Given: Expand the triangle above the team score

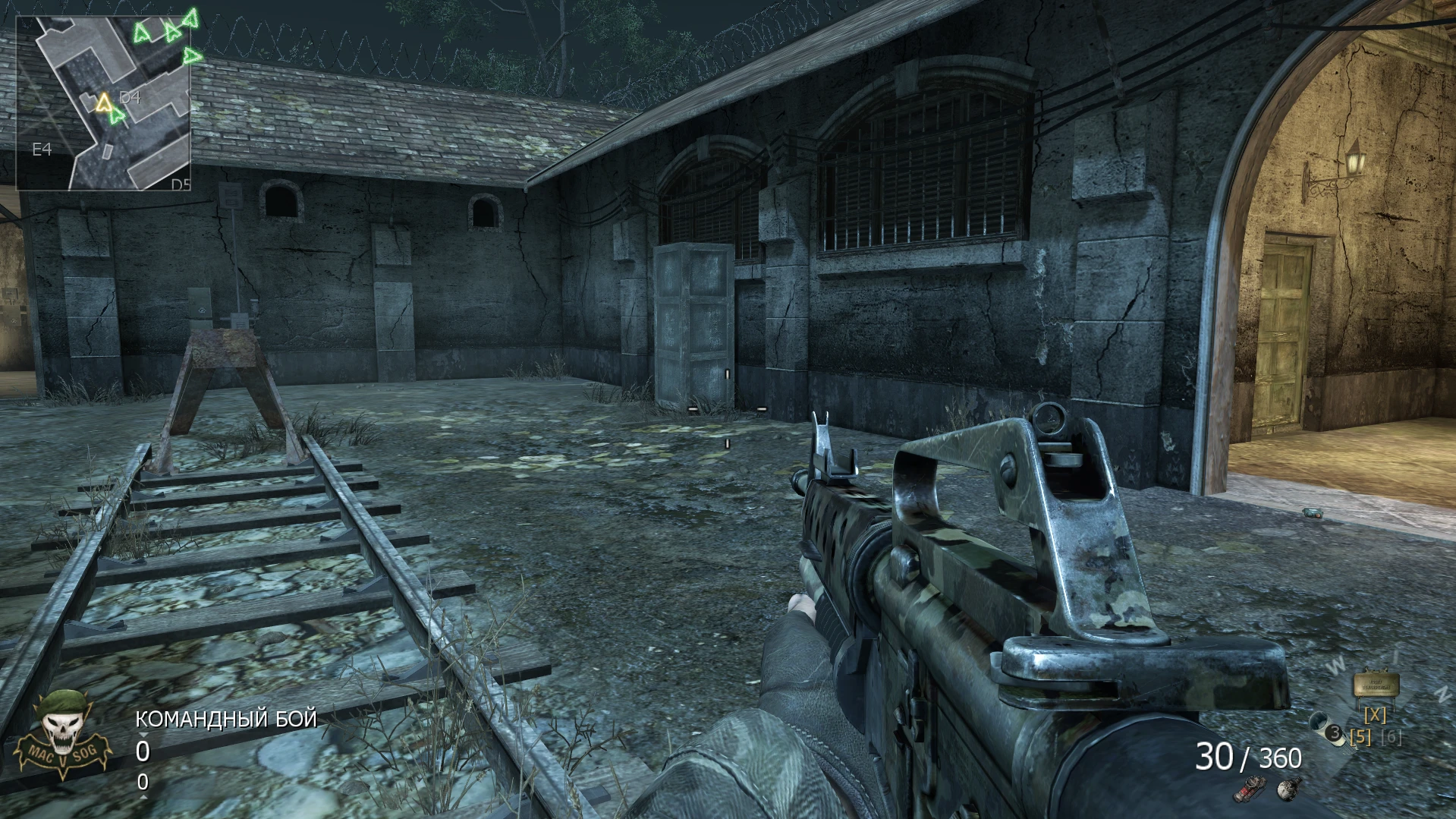Looking at the screenshot, I should point(144,736).
